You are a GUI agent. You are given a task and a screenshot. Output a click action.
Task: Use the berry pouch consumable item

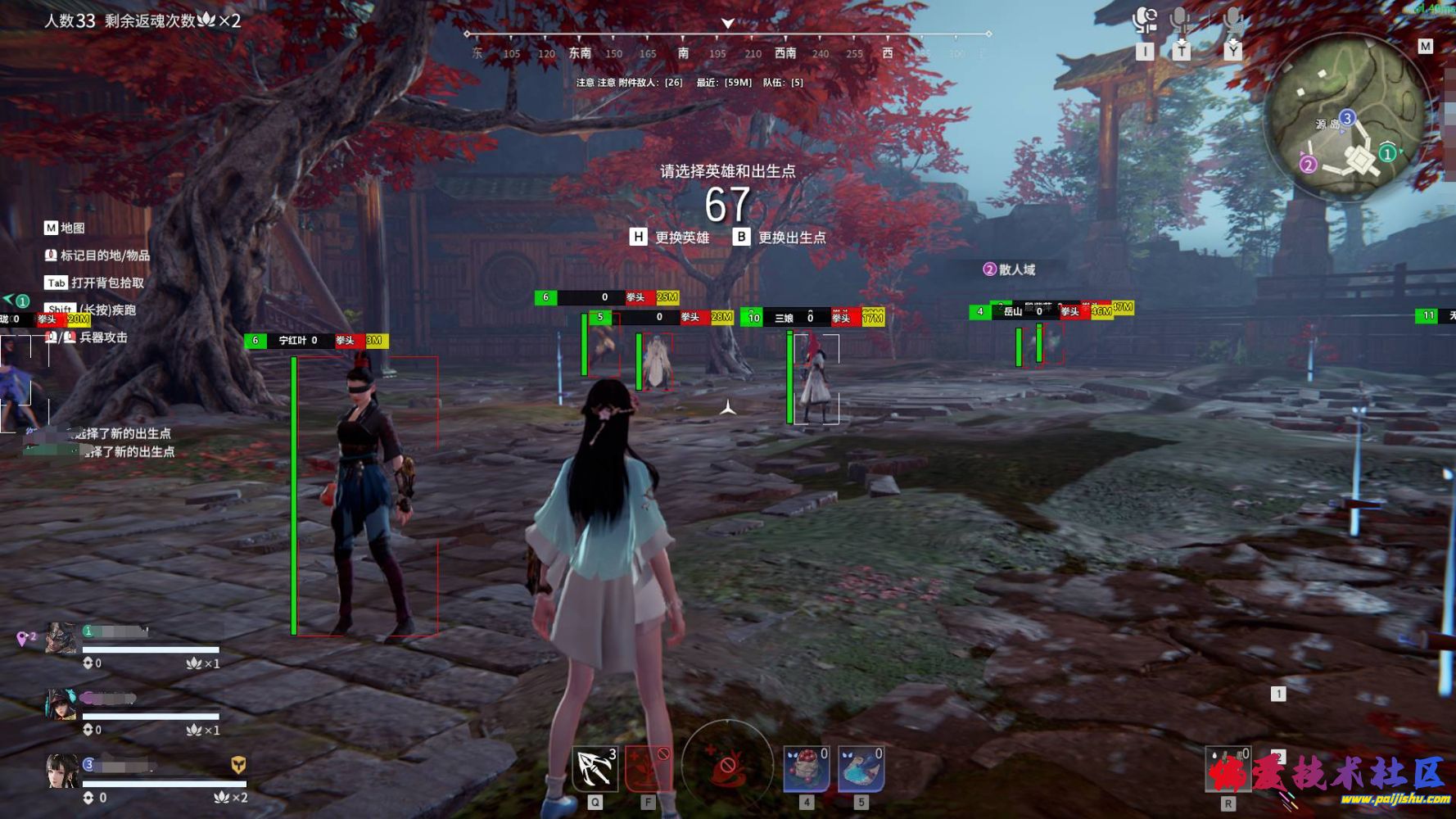pyautogui.click(x=806, y=770)
